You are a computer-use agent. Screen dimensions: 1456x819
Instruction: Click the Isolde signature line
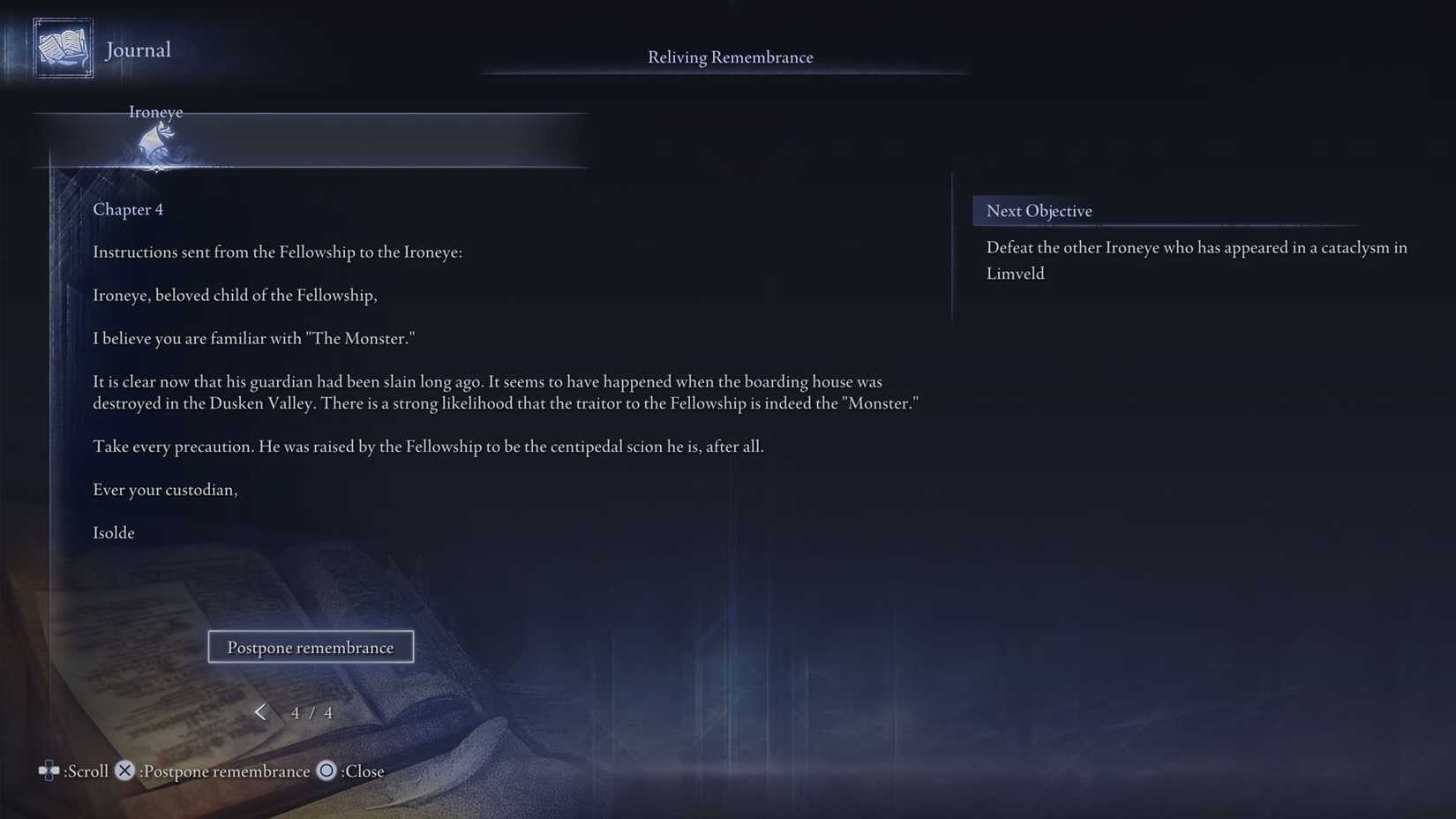click(x=113, y=532)
